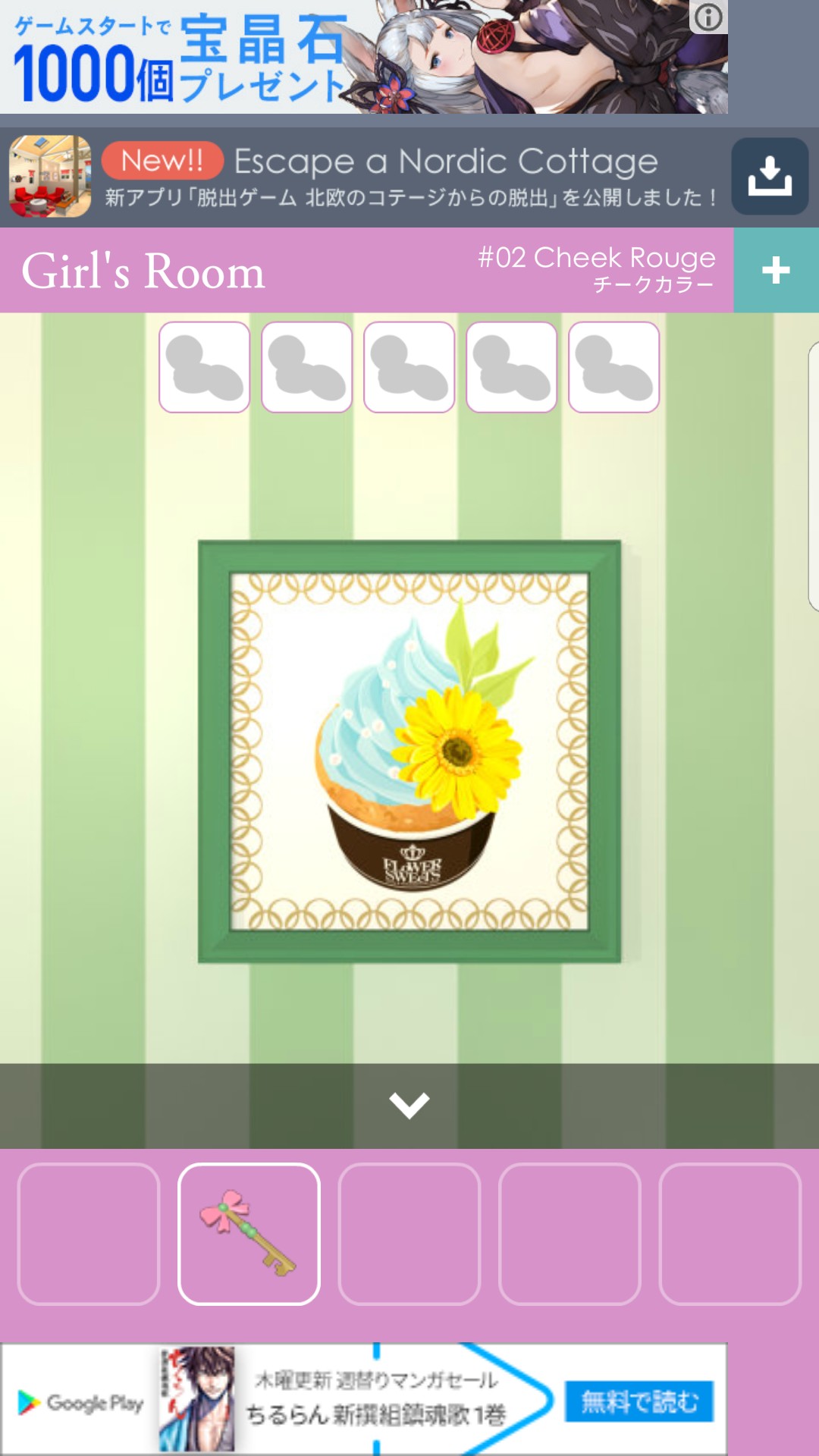819x1456 pixels.
Task: Tap the blue 無料で読む ad button
Action: [639, 1401]
